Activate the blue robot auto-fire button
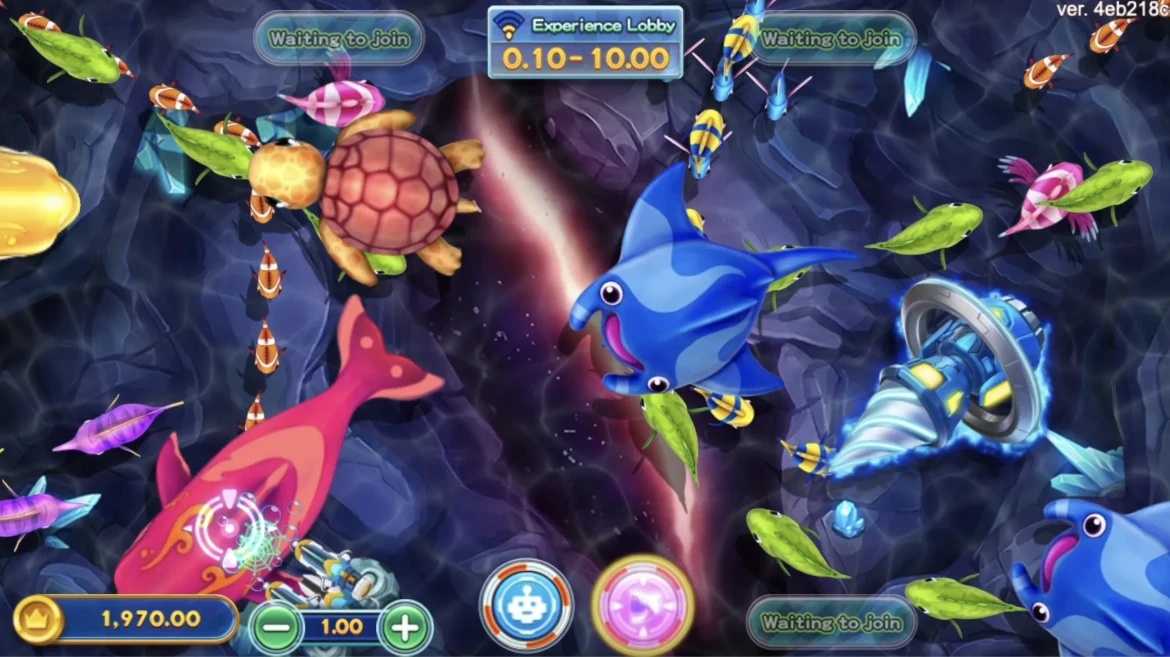Image resolution: width=1170 pixels, height=657 pixels. (x=526, y=605)
